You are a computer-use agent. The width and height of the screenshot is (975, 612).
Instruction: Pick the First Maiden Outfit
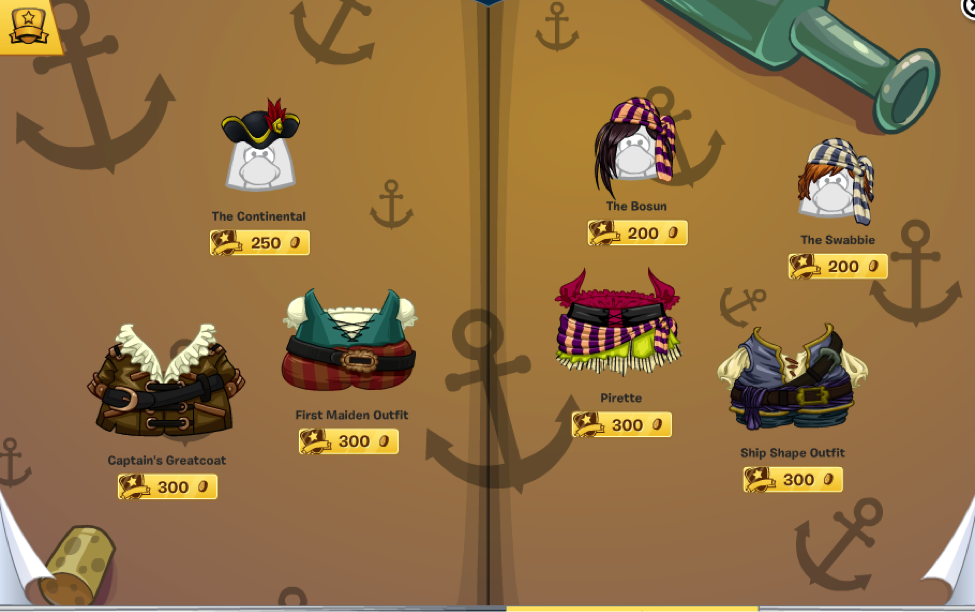(350, 340)
